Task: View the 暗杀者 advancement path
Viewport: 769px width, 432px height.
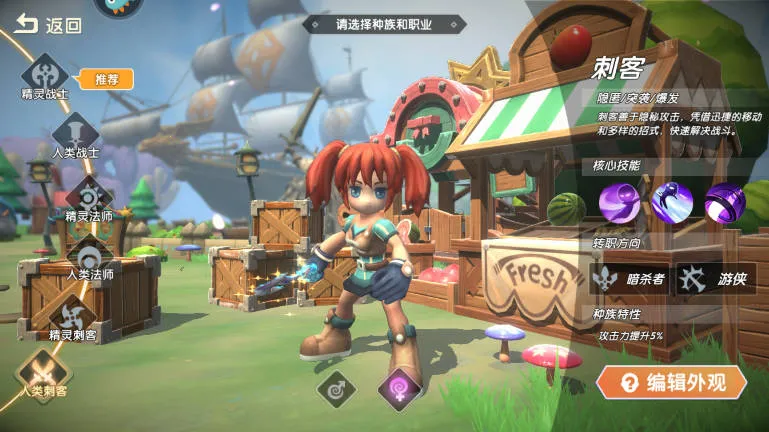Action: click(628, 279)
